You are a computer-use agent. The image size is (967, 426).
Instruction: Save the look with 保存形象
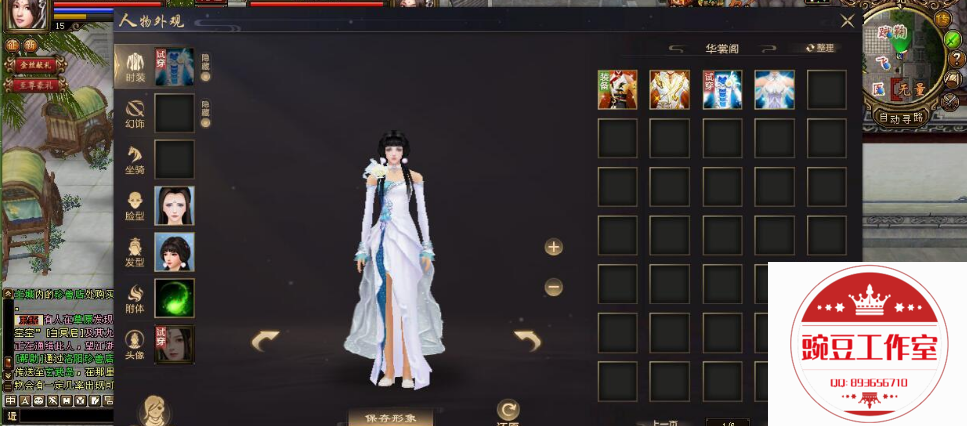pyautogui.click(x=390, y=416)
